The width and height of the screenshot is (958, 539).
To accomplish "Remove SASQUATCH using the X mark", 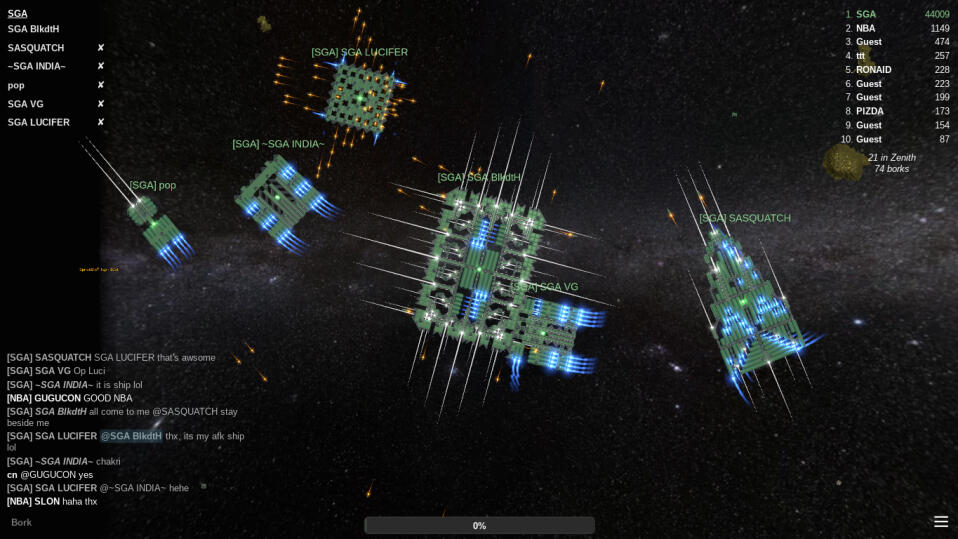I will click(101, 48).
